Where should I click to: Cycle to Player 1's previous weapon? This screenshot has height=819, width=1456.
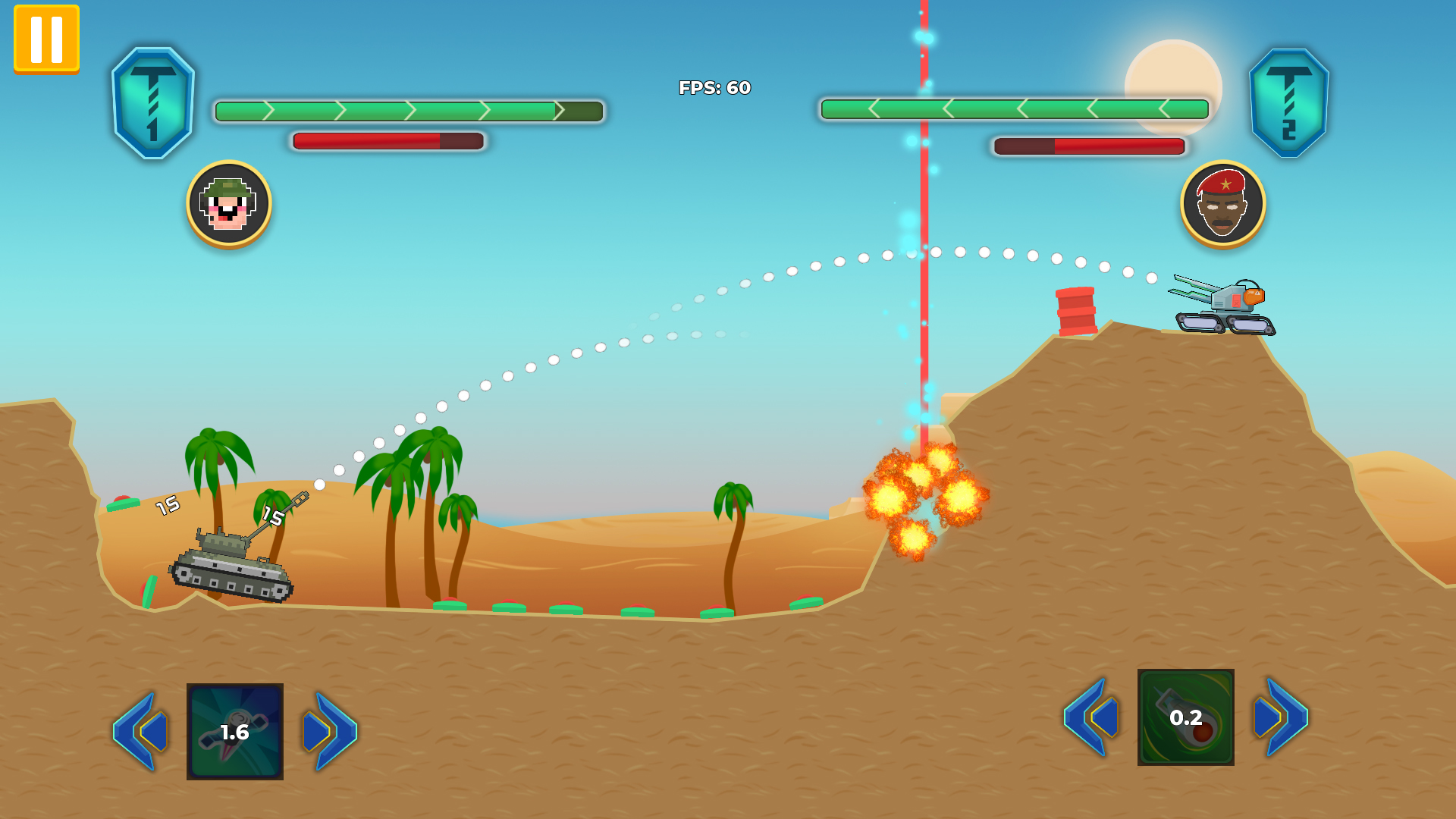point(140,732)
